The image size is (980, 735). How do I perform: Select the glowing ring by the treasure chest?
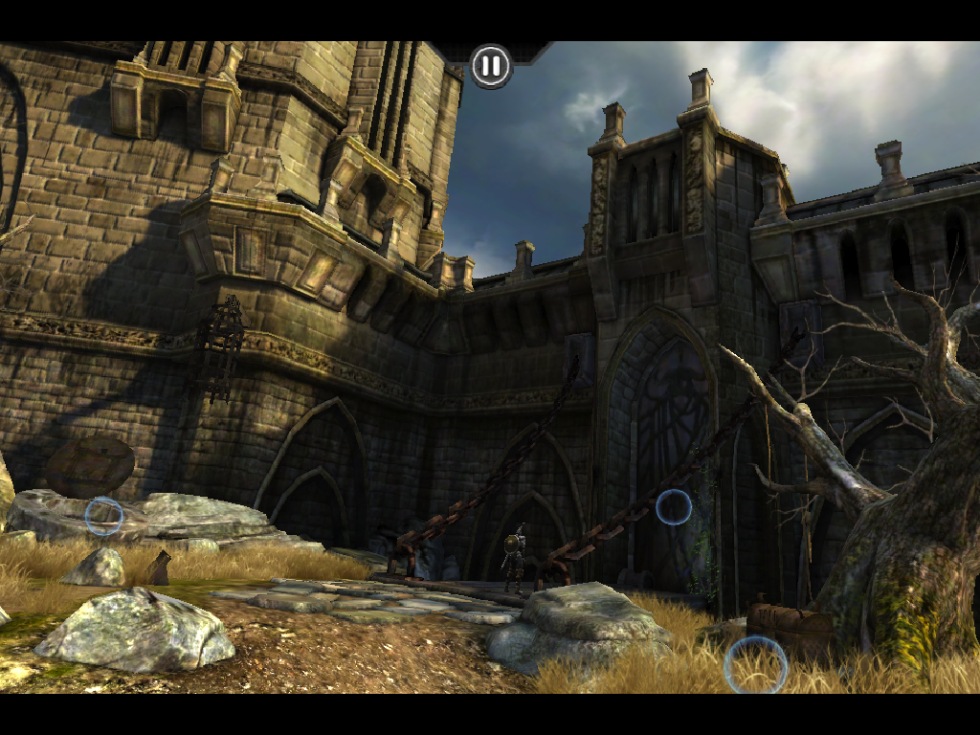tap(755, 664)
